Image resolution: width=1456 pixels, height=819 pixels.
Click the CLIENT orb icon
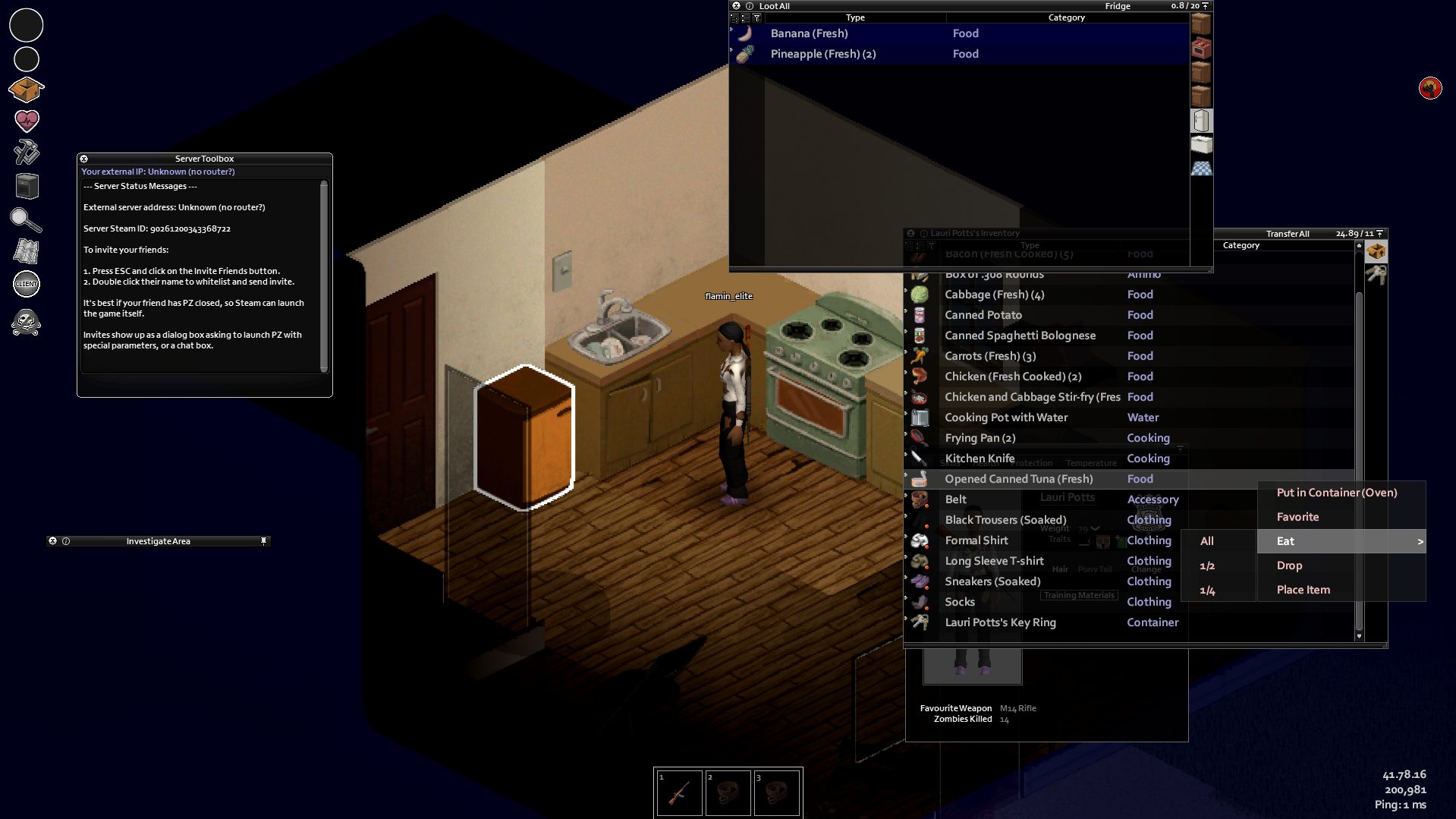(27, 284)
